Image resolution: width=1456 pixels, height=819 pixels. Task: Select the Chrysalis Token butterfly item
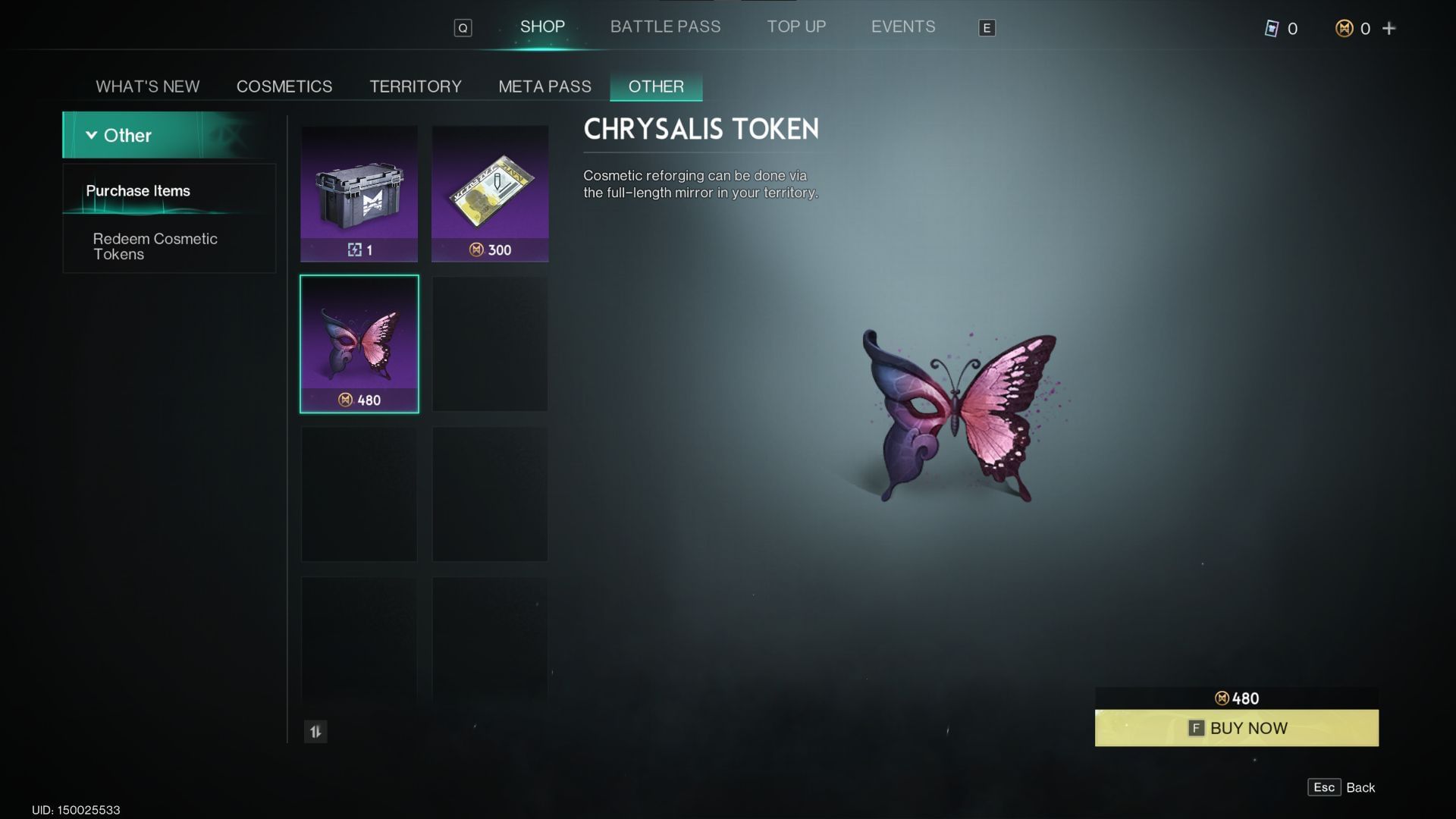(x=359, y=341)
